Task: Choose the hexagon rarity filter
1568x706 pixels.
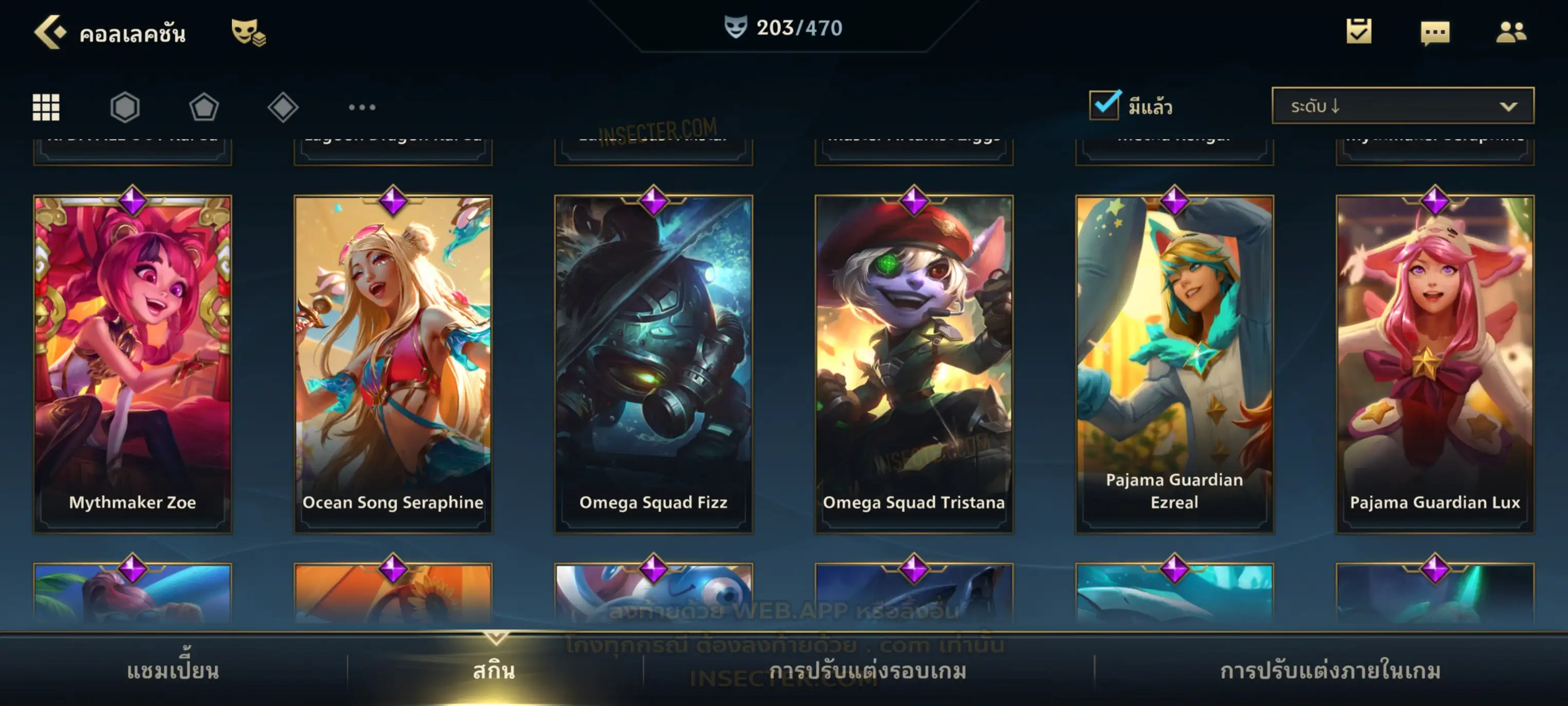Action: [125, 107]
